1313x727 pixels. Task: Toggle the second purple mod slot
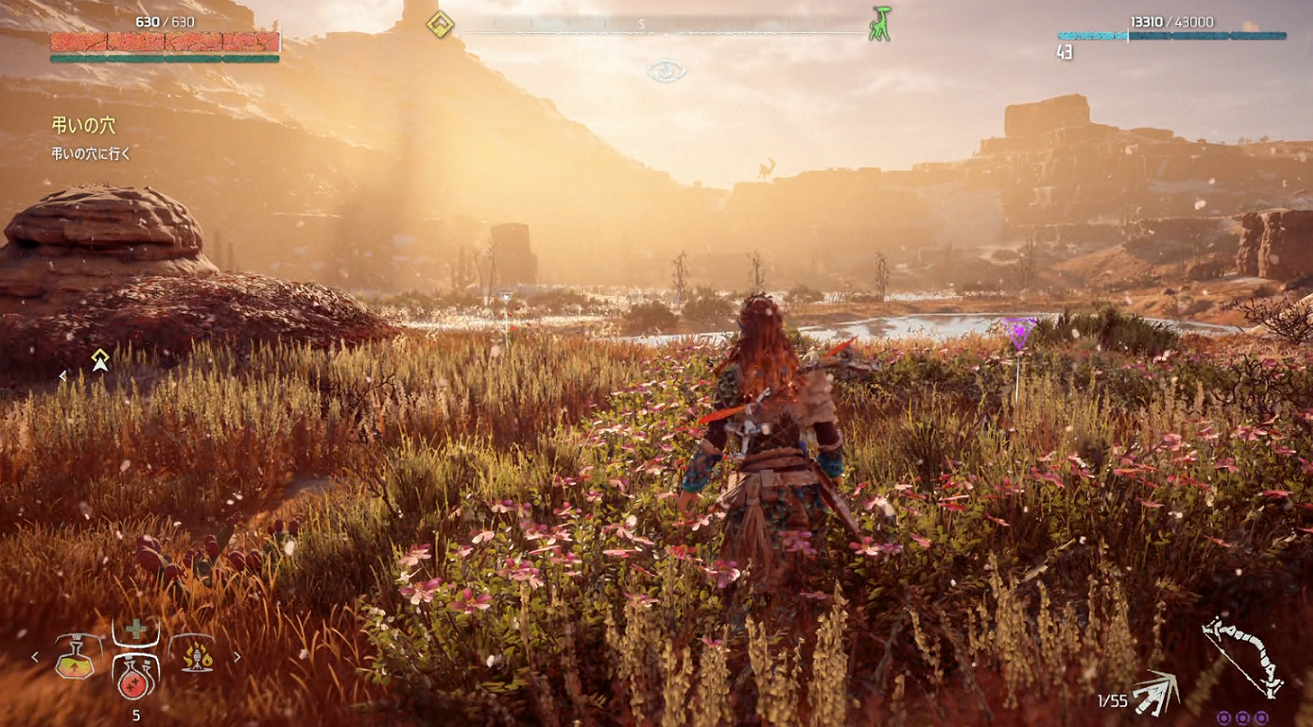coord(1243,718)
